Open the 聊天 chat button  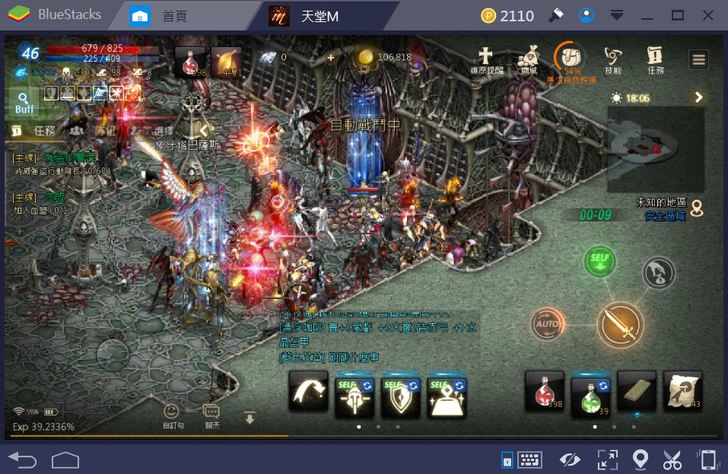211,415
